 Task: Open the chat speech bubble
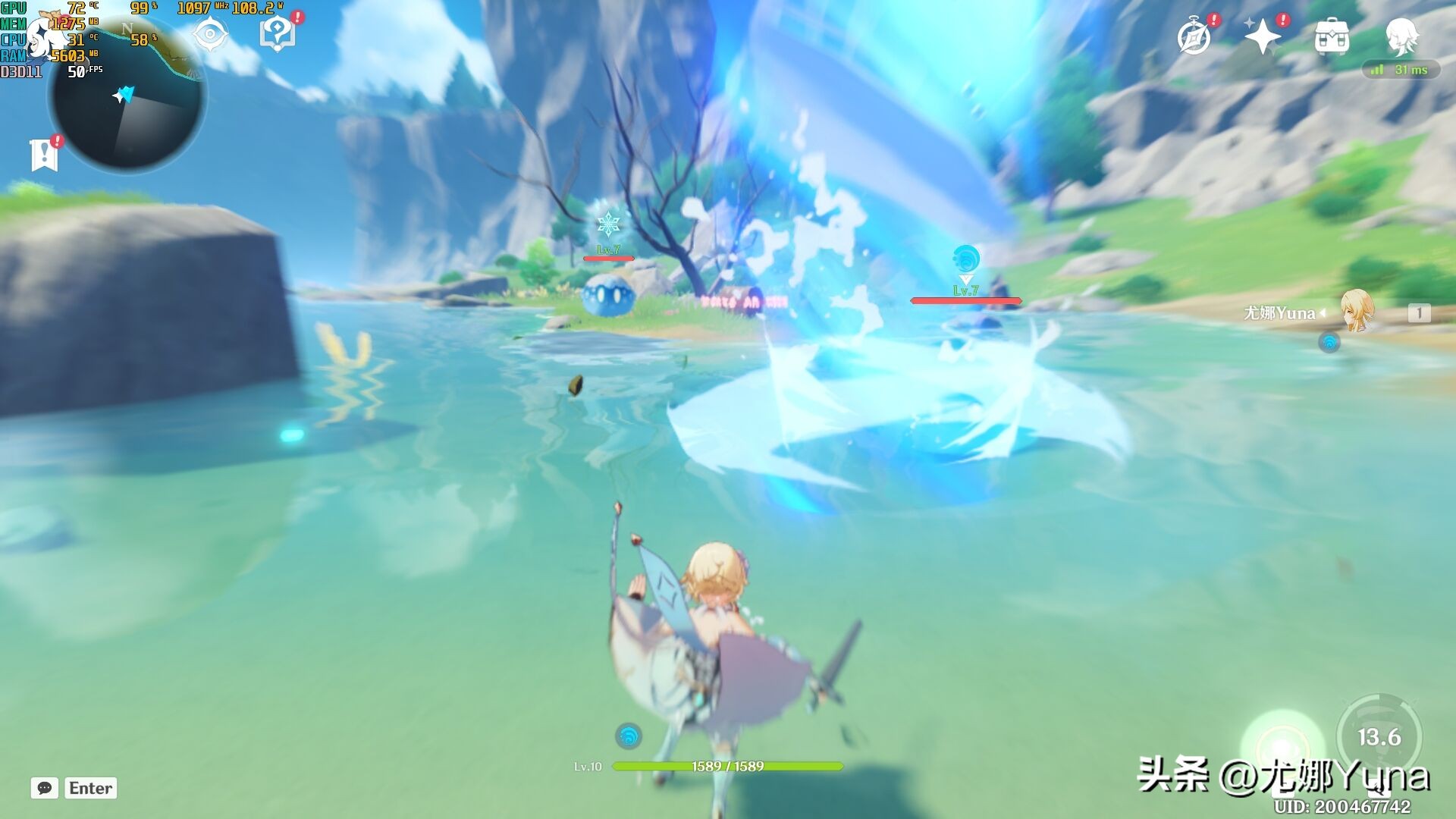45,788
